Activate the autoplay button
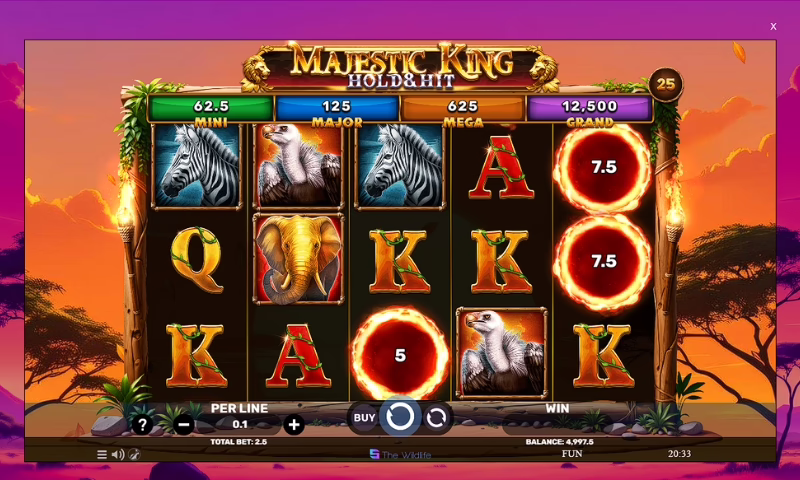The image size is (800, 480). [436, 416]
